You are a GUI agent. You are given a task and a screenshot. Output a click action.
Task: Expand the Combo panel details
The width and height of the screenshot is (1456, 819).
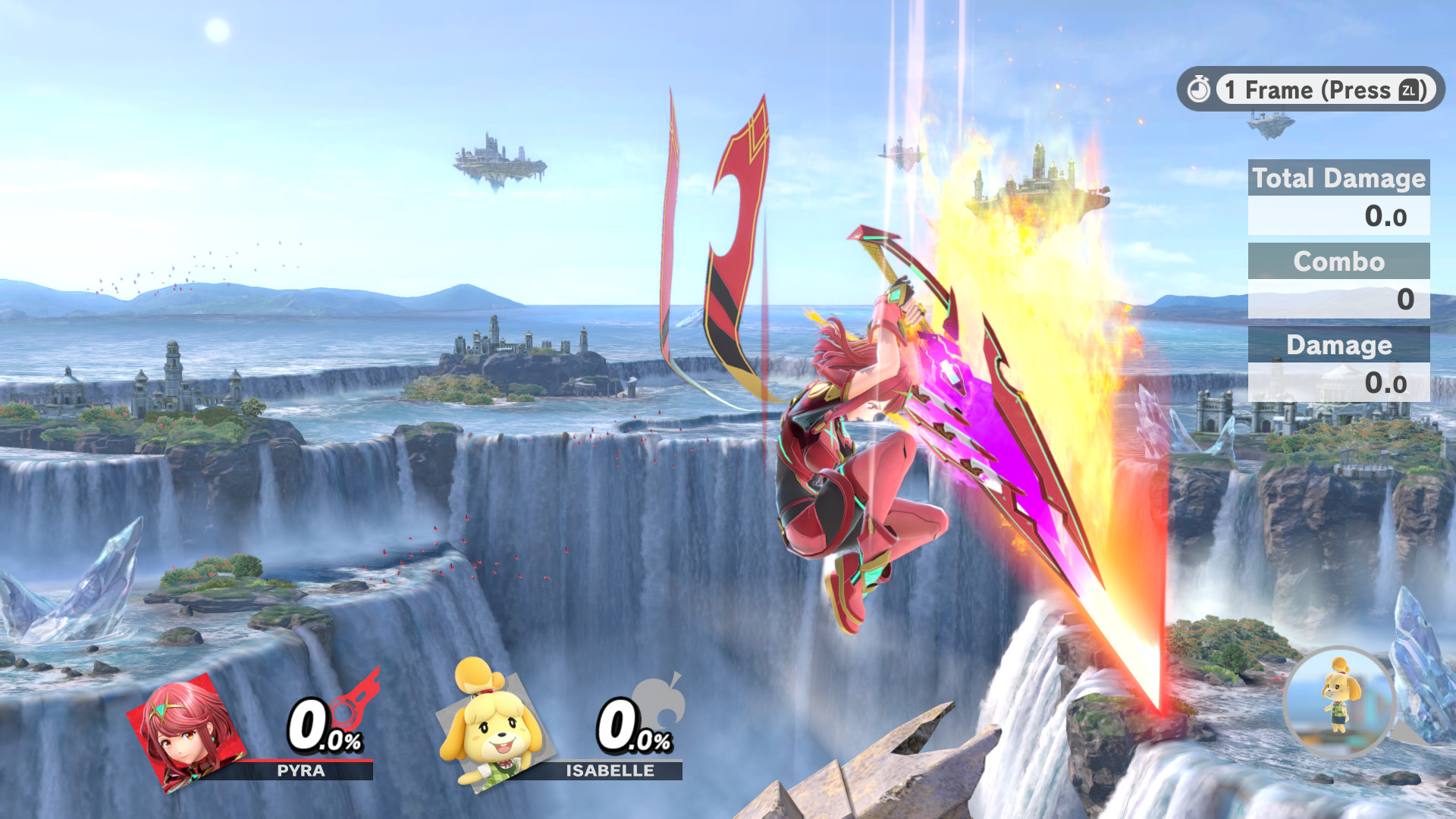click(x=1339, y=282)
